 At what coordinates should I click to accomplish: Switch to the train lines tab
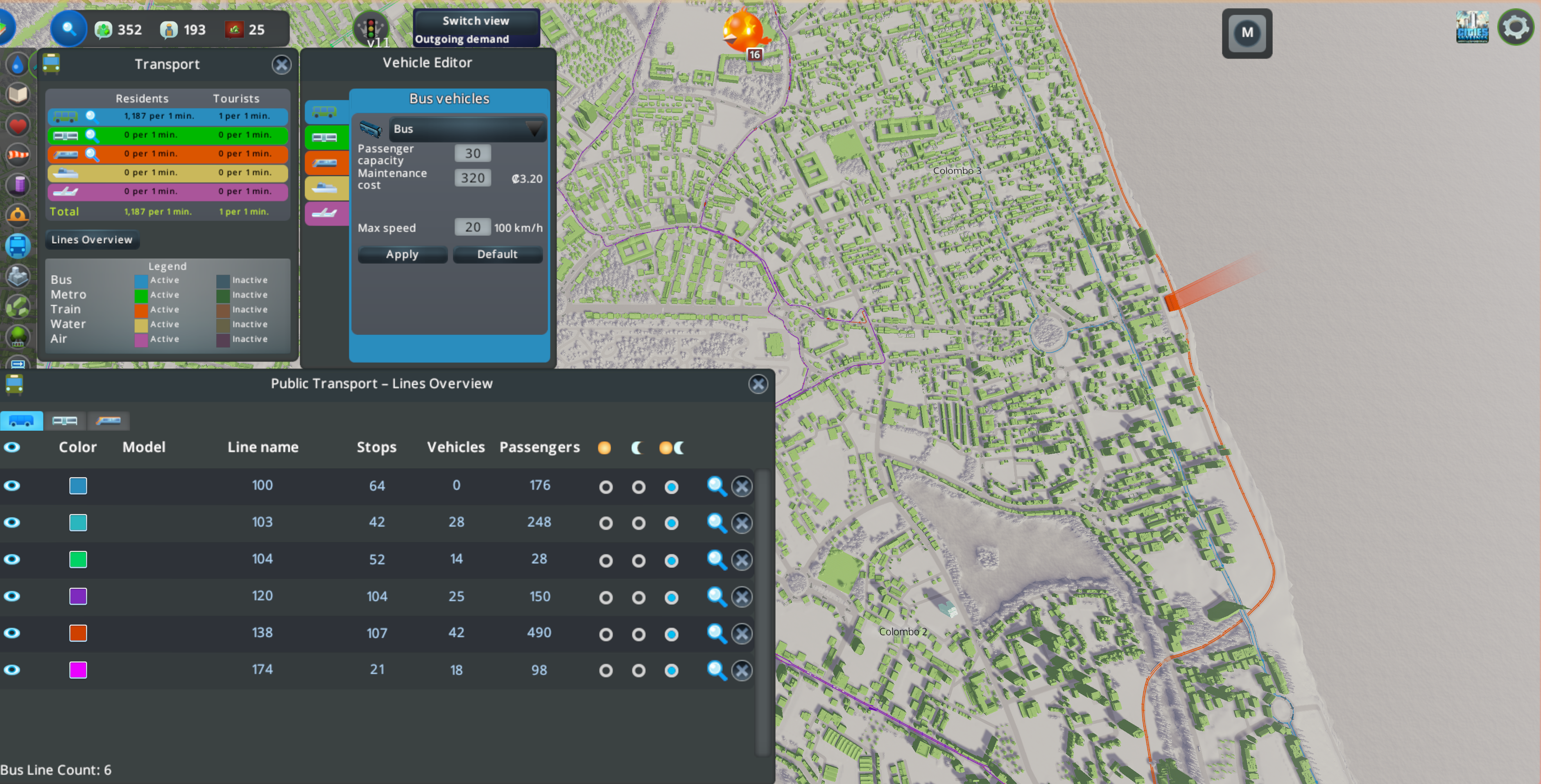(x=108, y=421)
